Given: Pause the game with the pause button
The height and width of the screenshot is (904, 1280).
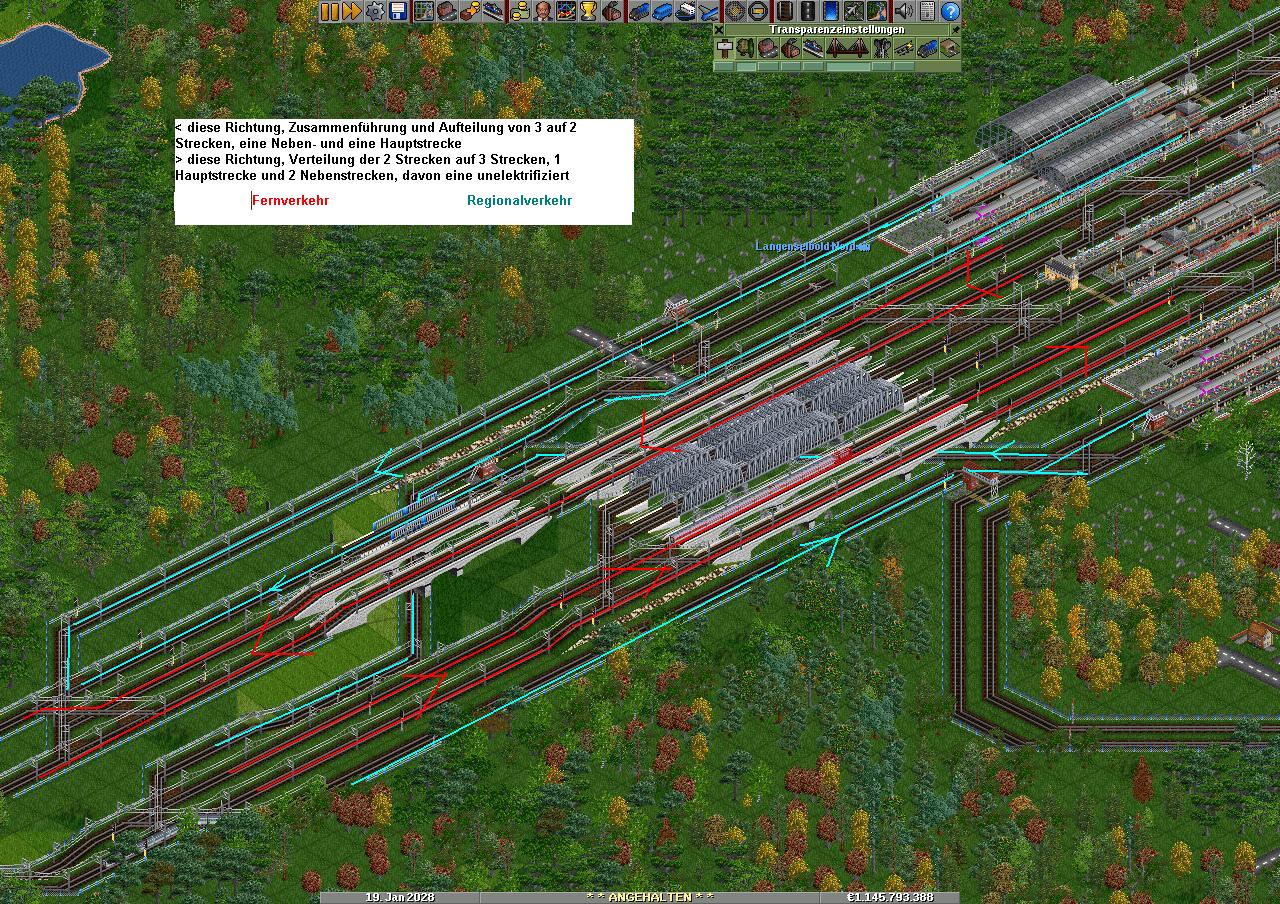Looking at the screenshot, I should 330,11.
